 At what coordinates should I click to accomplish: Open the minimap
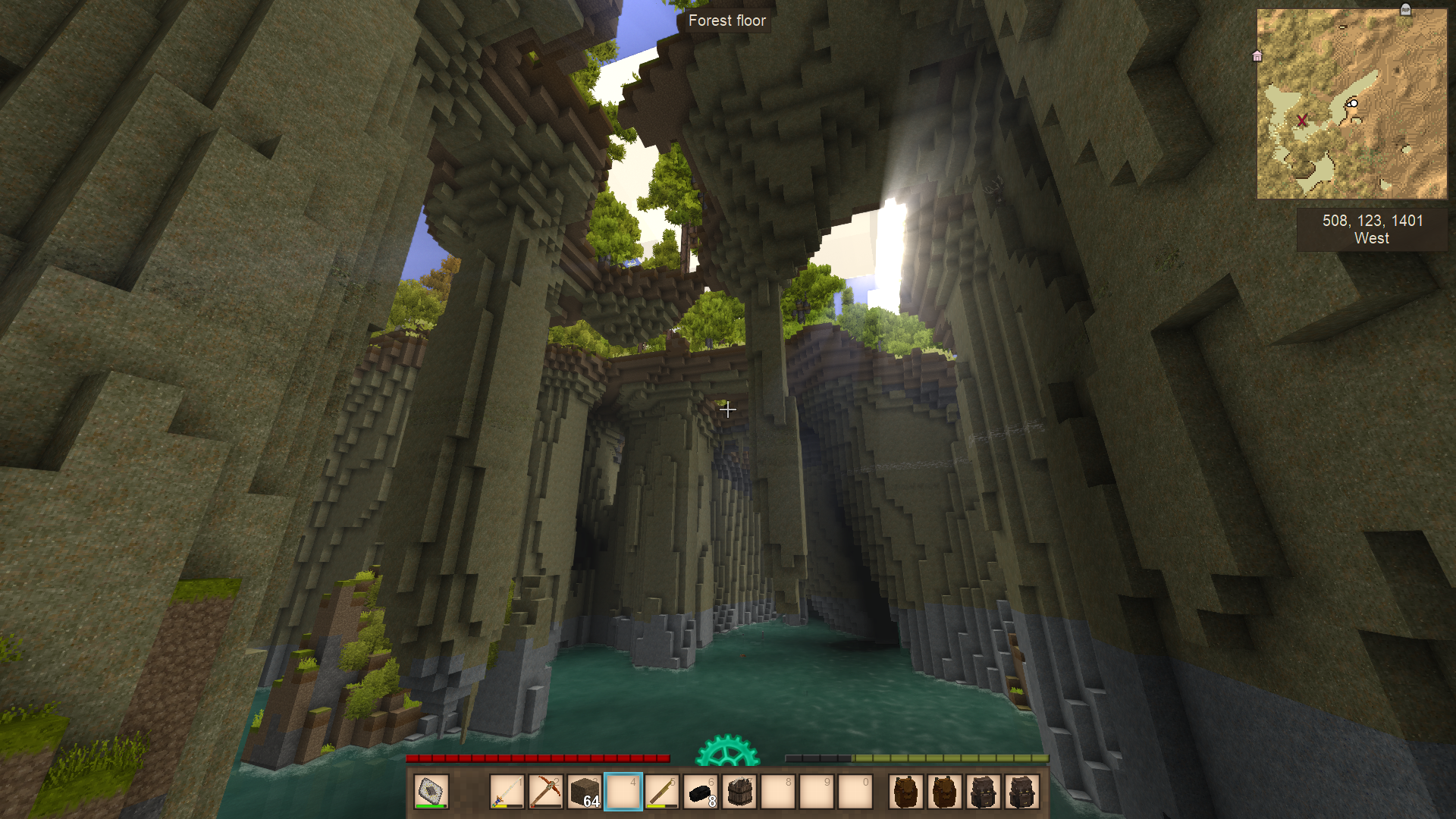coord(1351,104)
